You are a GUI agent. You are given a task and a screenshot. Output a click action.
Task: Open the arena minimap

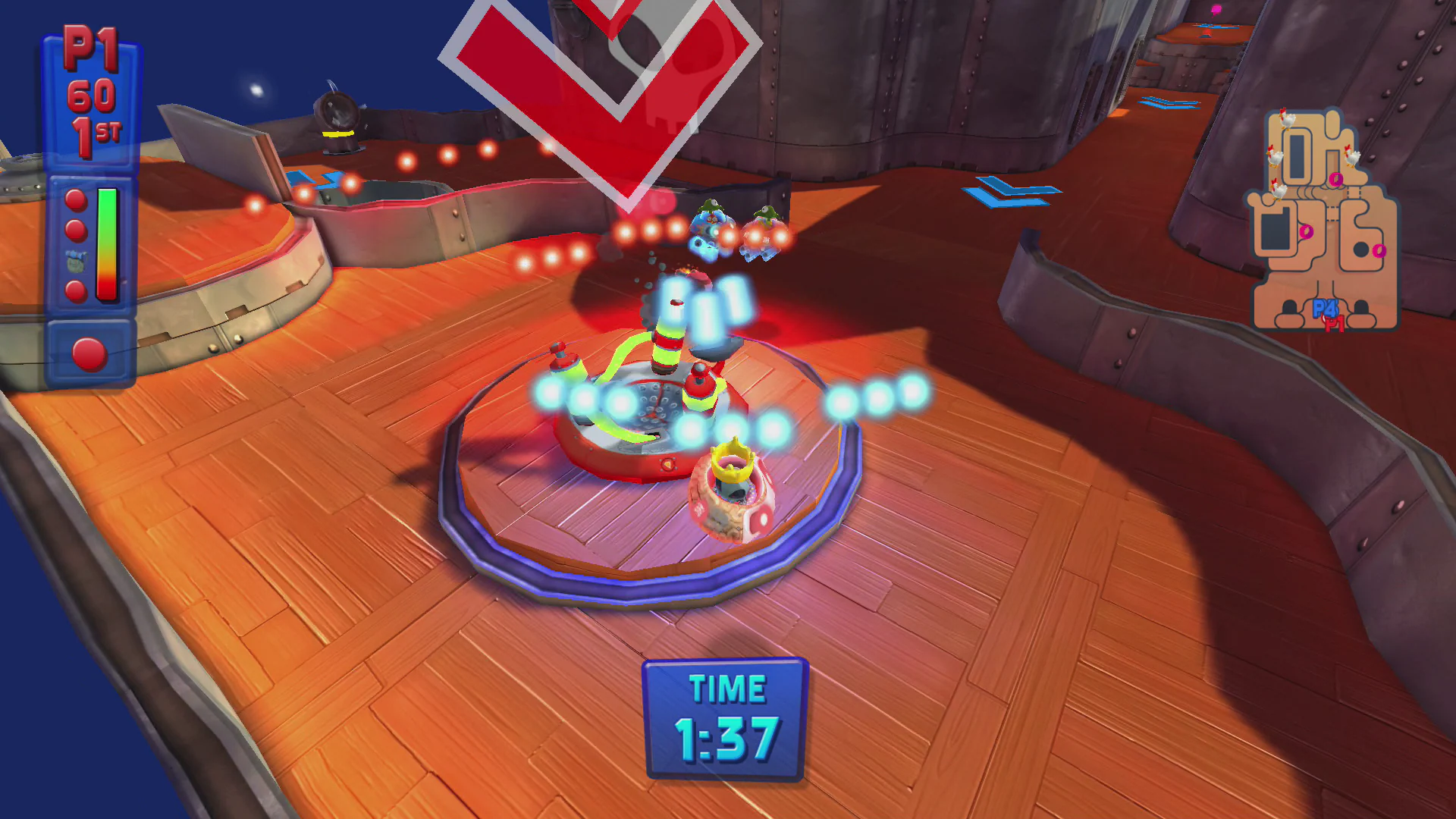click(x=1323, y=221)
